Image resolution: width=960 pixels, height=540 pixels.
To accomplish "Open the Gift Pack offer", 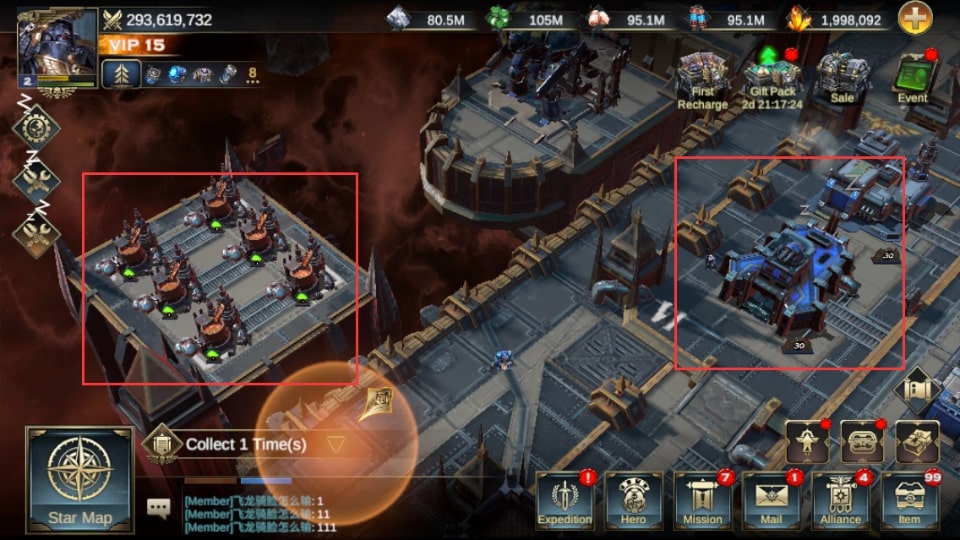I will [771, 80].
